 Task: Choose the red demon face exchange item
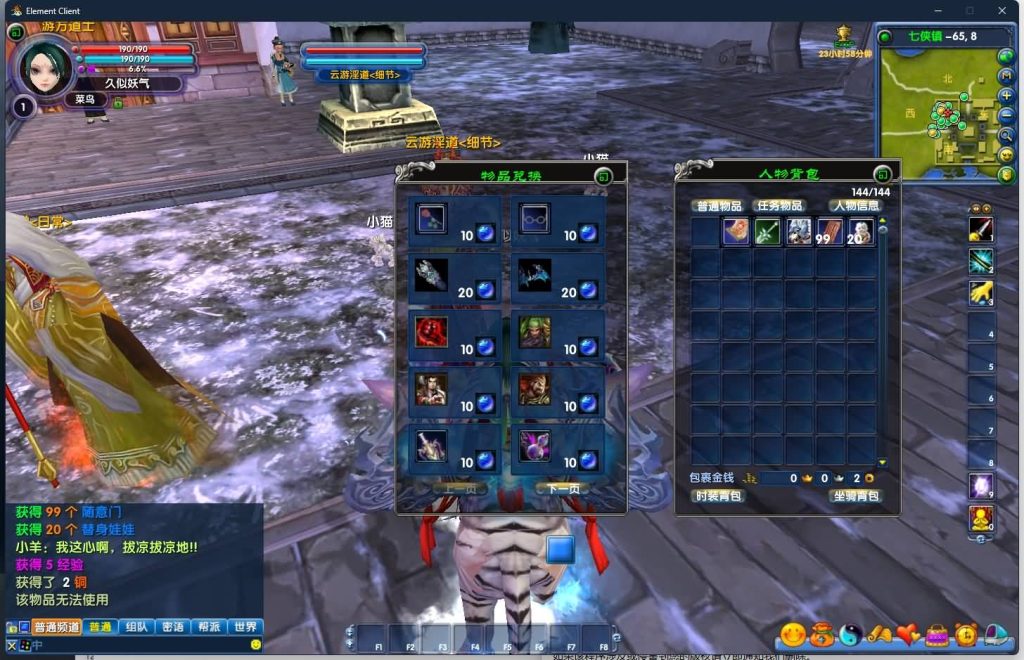point(431,332)
